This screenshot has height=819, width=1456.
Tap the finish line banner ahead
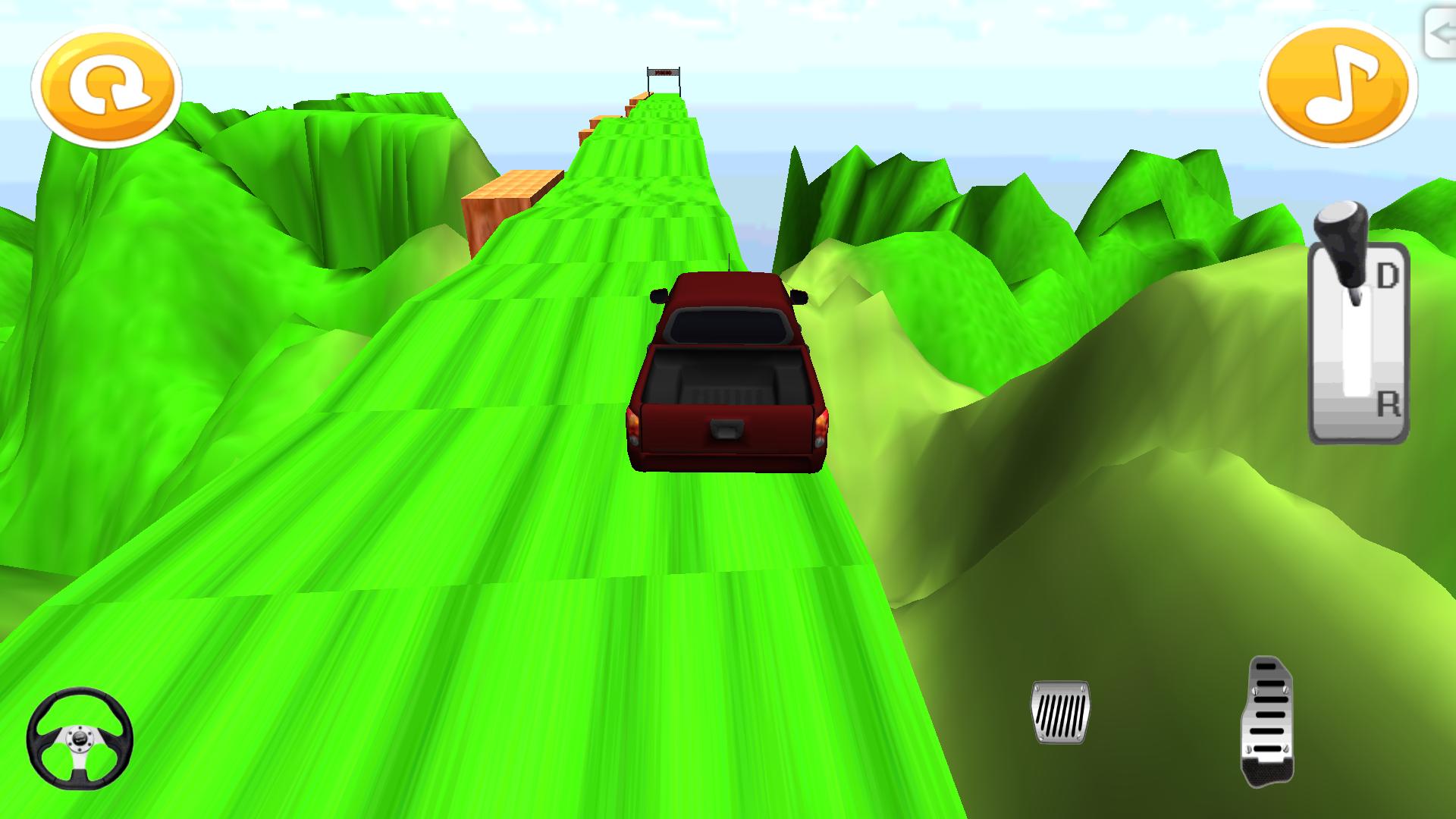pos(664,72)
